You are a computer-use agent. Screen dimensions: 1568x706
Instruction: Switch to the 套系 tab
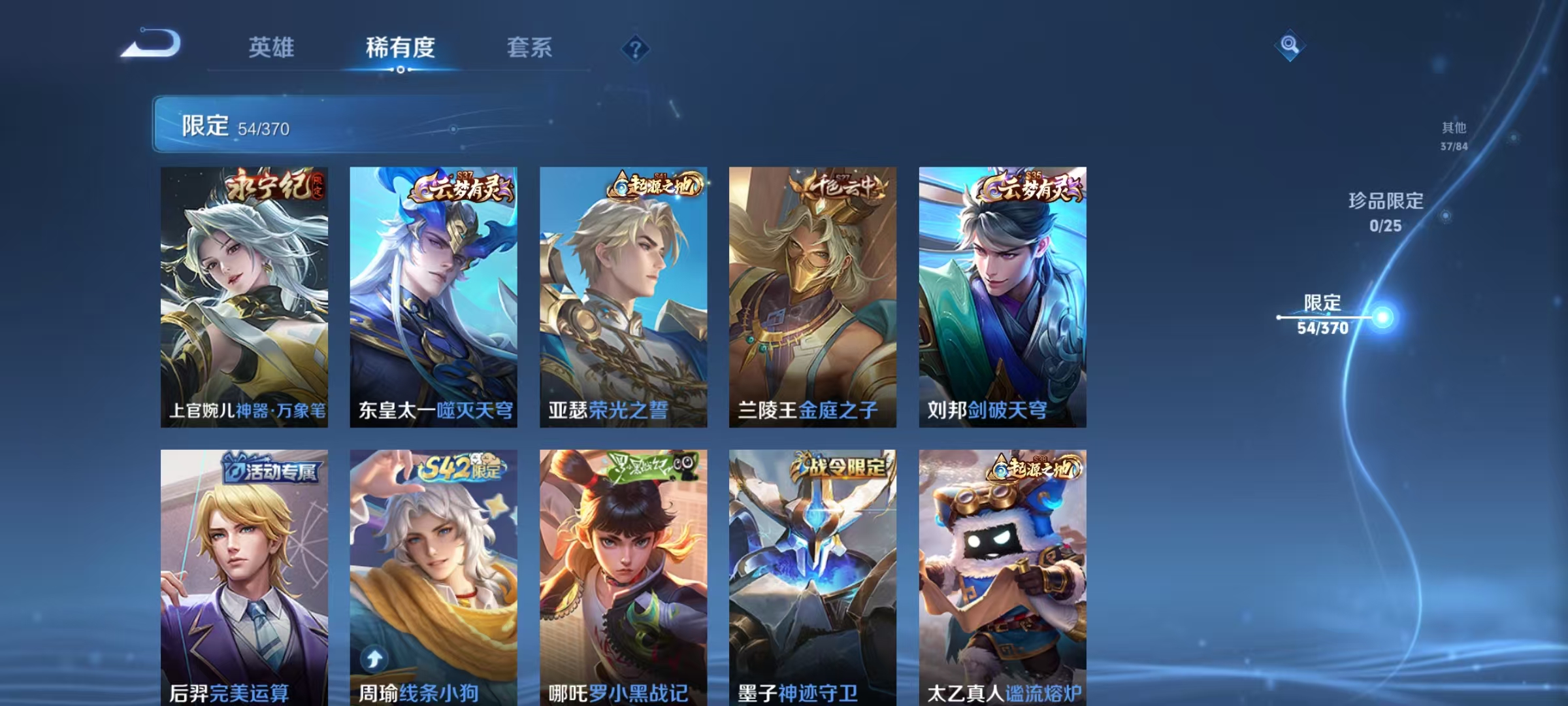click(x=531, y=47)
